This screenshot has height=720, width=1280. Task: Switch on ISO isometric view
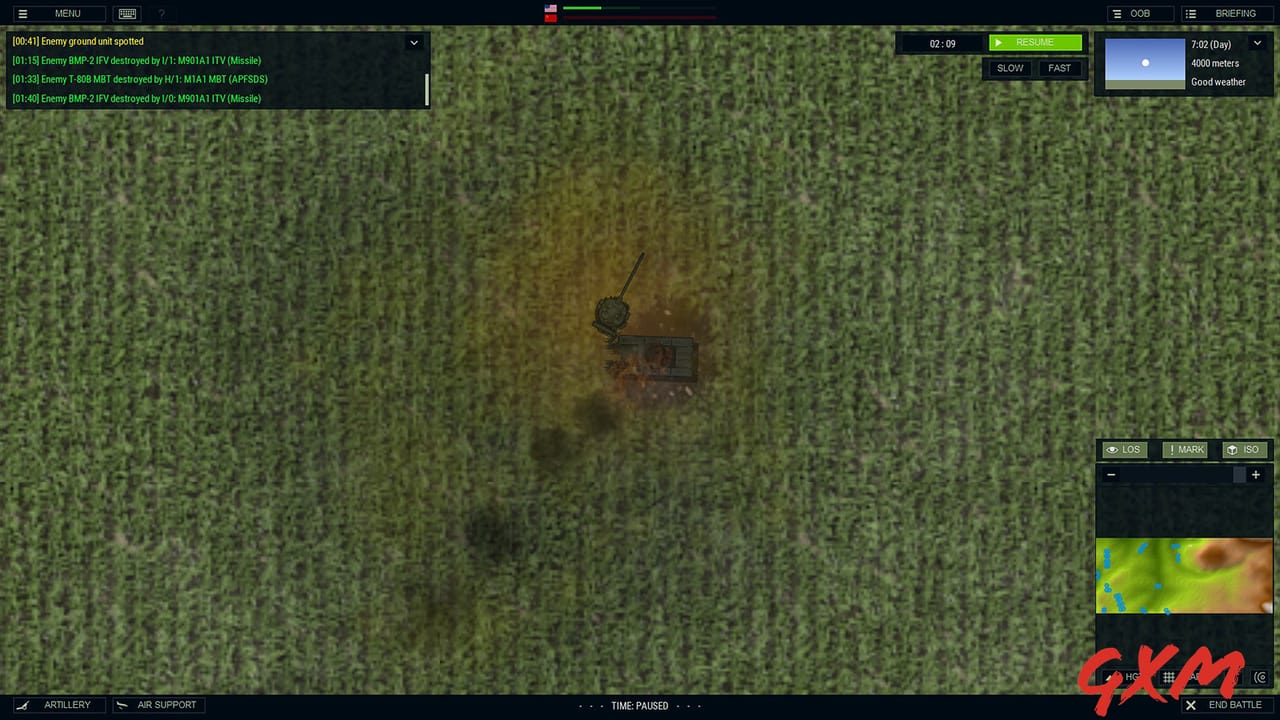click(1245, 449)
